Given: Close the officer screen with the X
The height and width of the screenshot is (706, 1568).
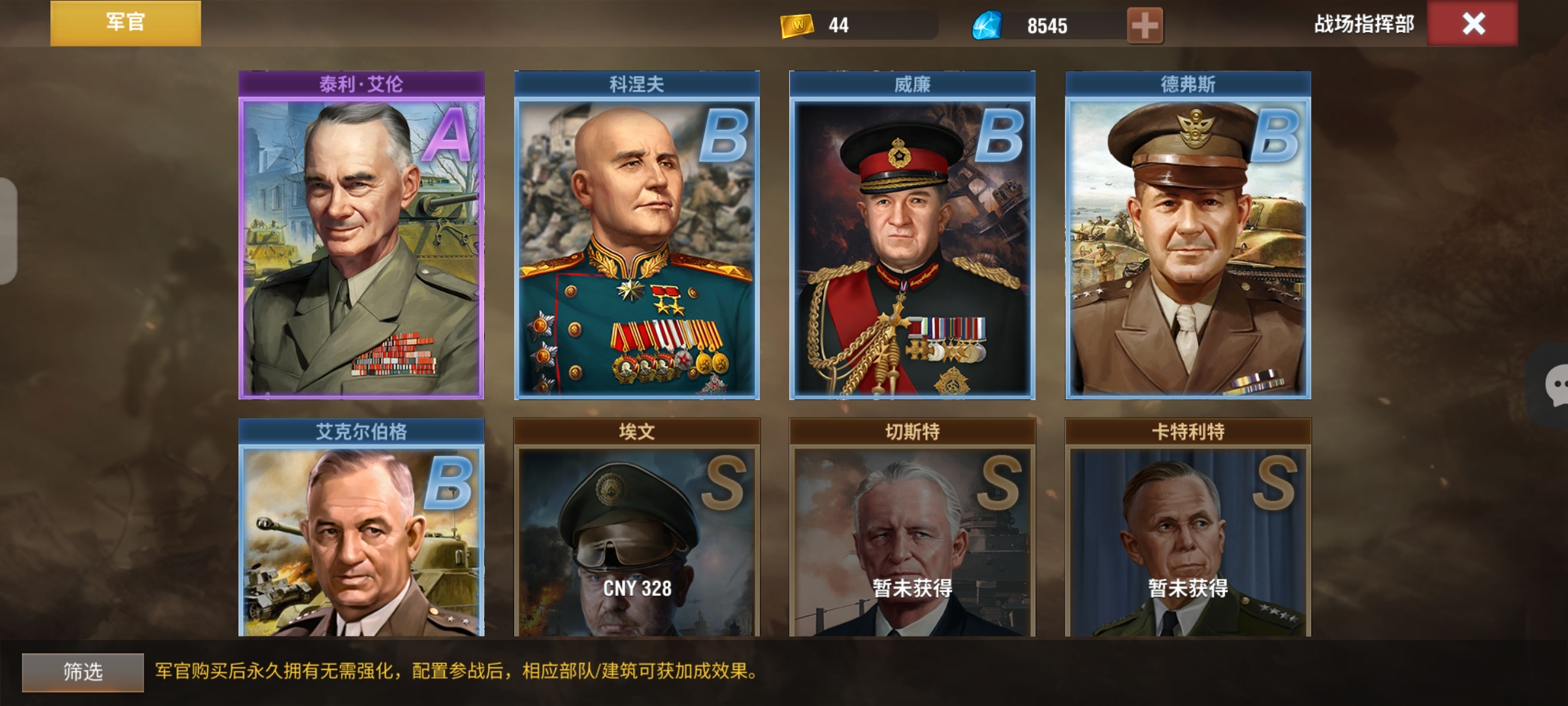Looking at the screenshot, I should coord(1473,24).
